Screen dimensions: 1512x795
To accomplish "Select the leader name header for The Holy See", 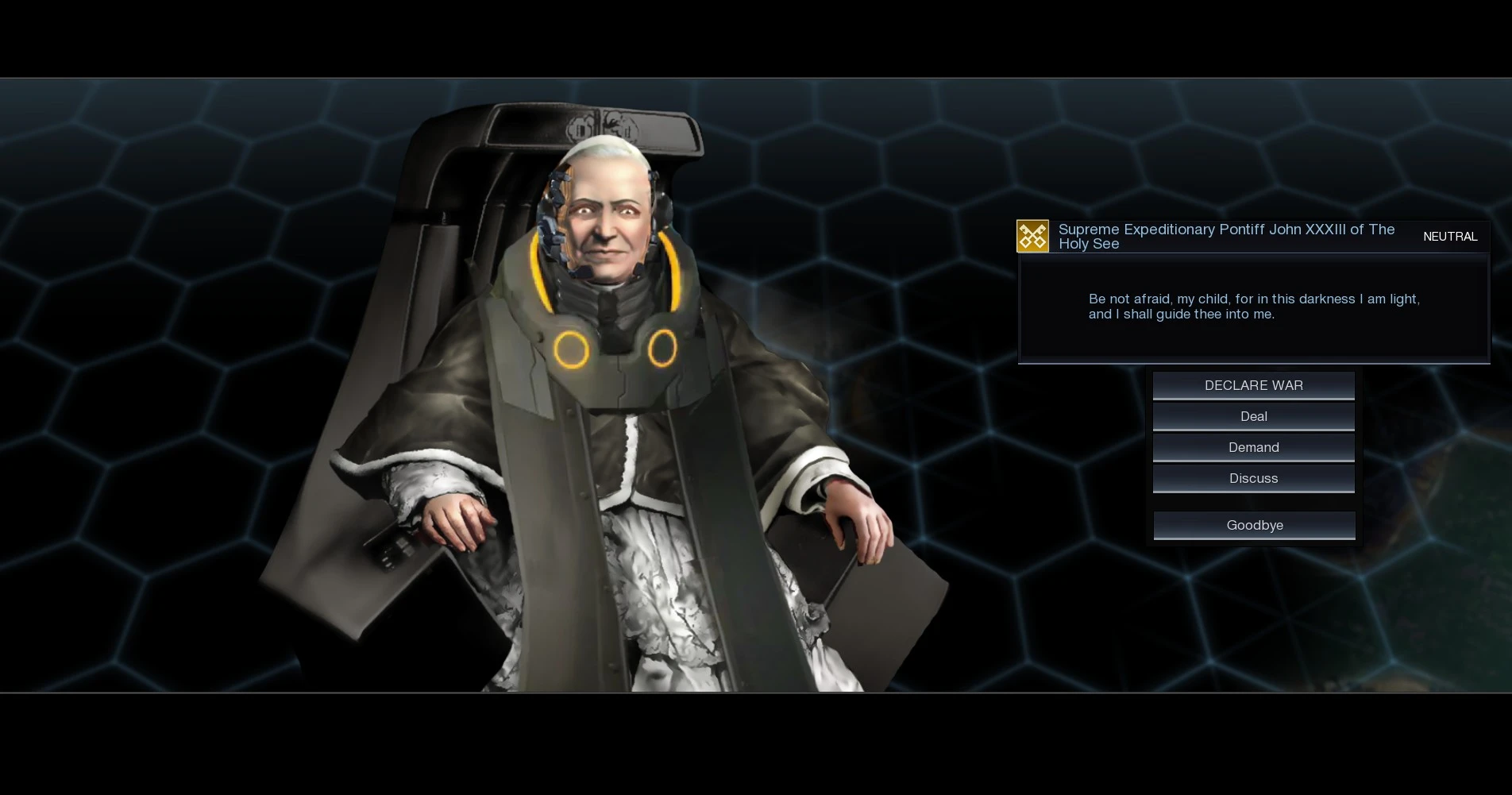I will click(1227, 236).
